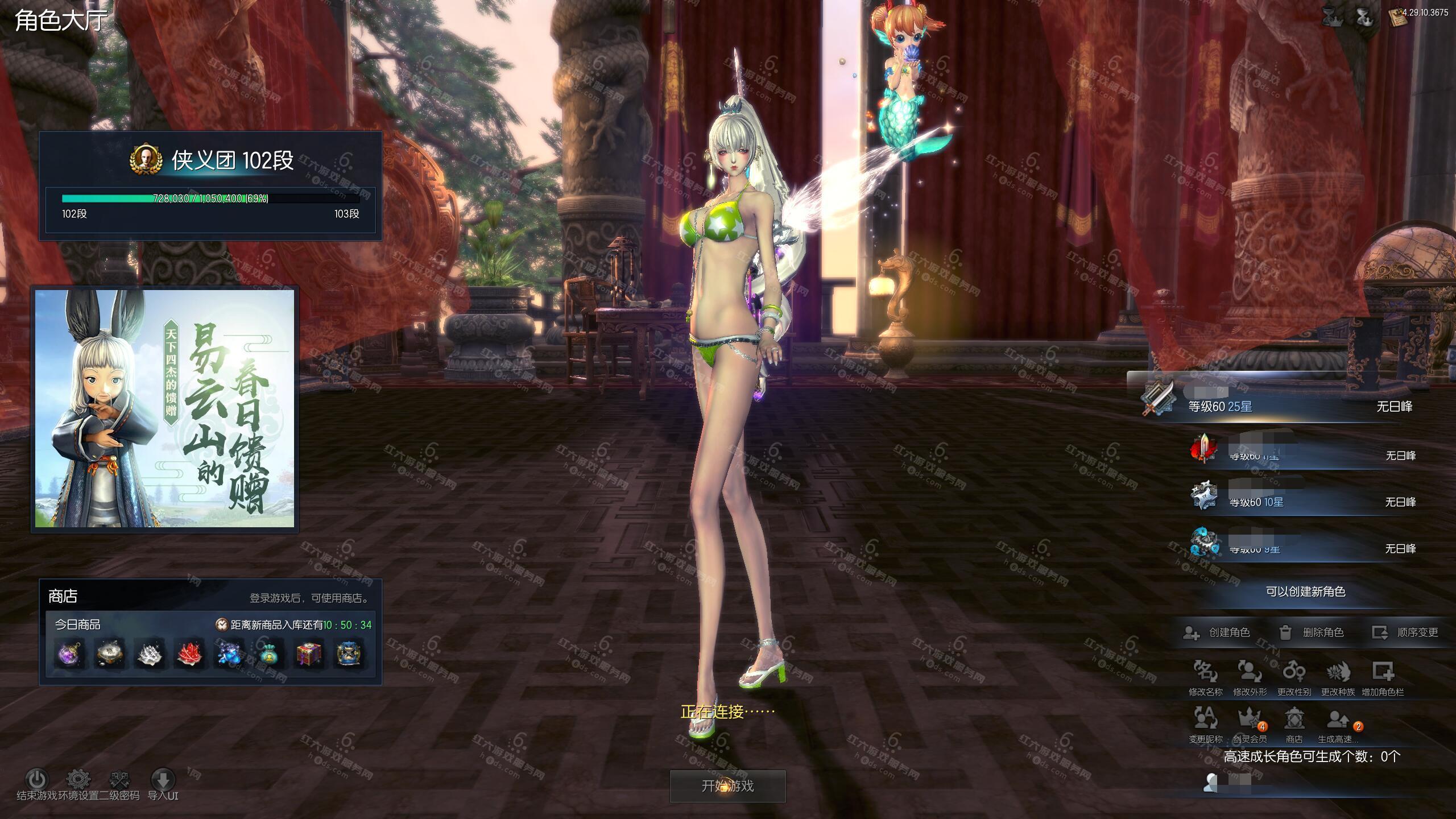Click 结束游戏 power button to exit
The height and width of the screenshot is (819, 1456).
(x=37, y=780)
